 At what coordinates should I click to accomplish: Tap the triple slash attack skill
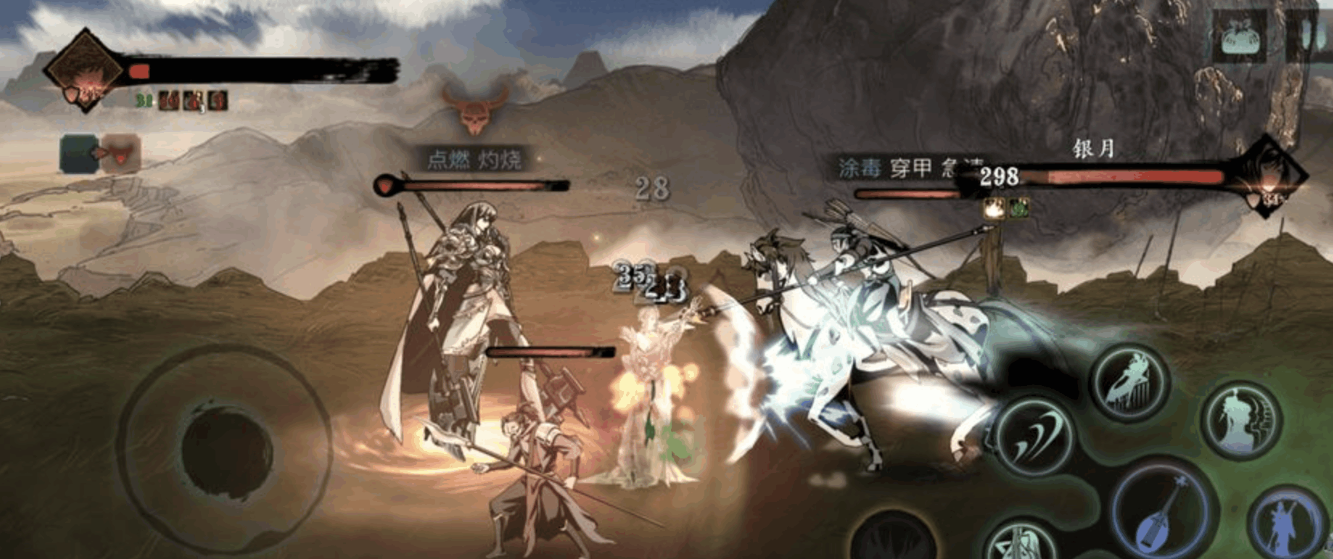(x=1033, y=437)
